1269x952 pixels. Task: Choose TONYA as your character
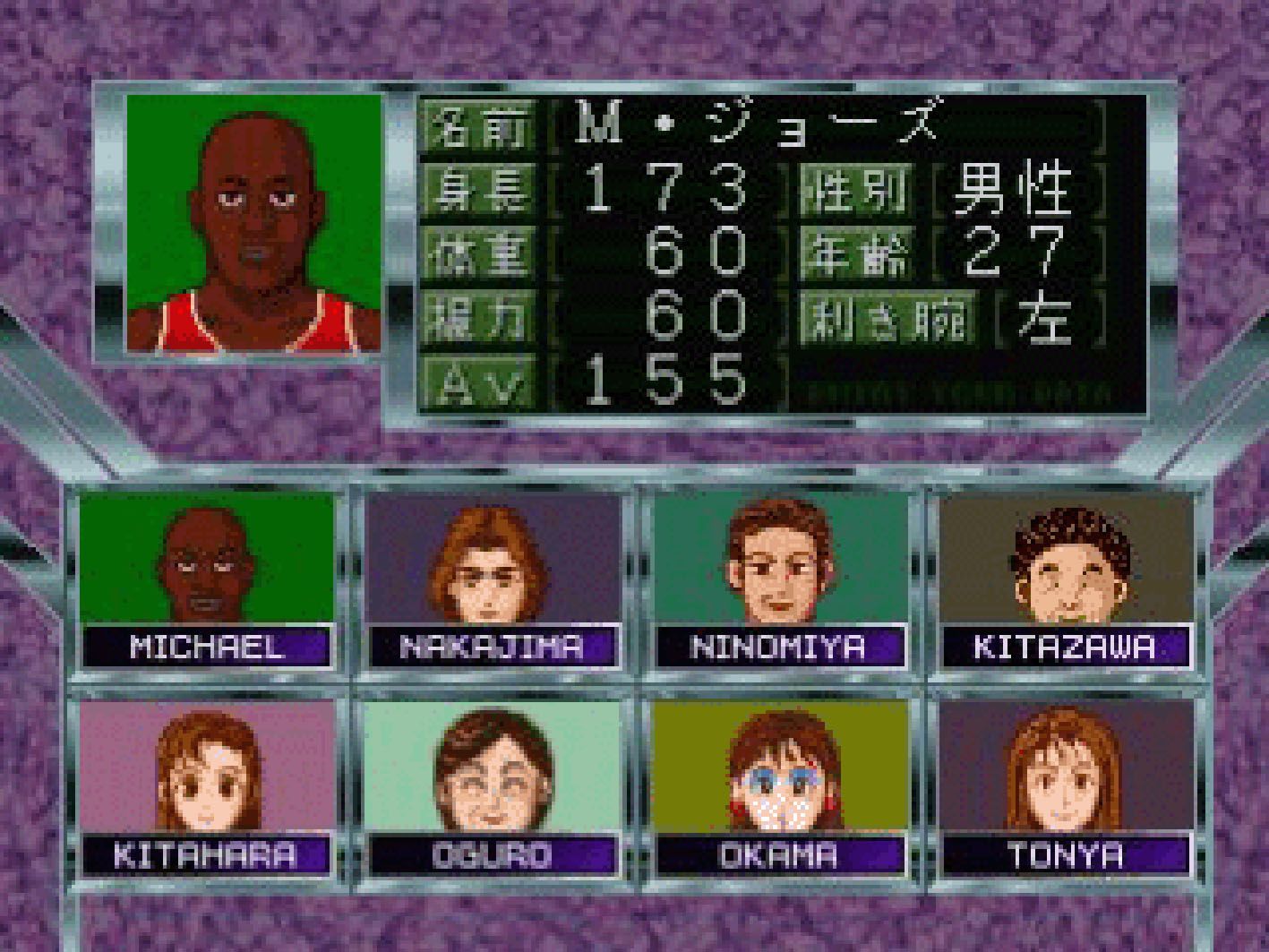[x=1066, y=786]
